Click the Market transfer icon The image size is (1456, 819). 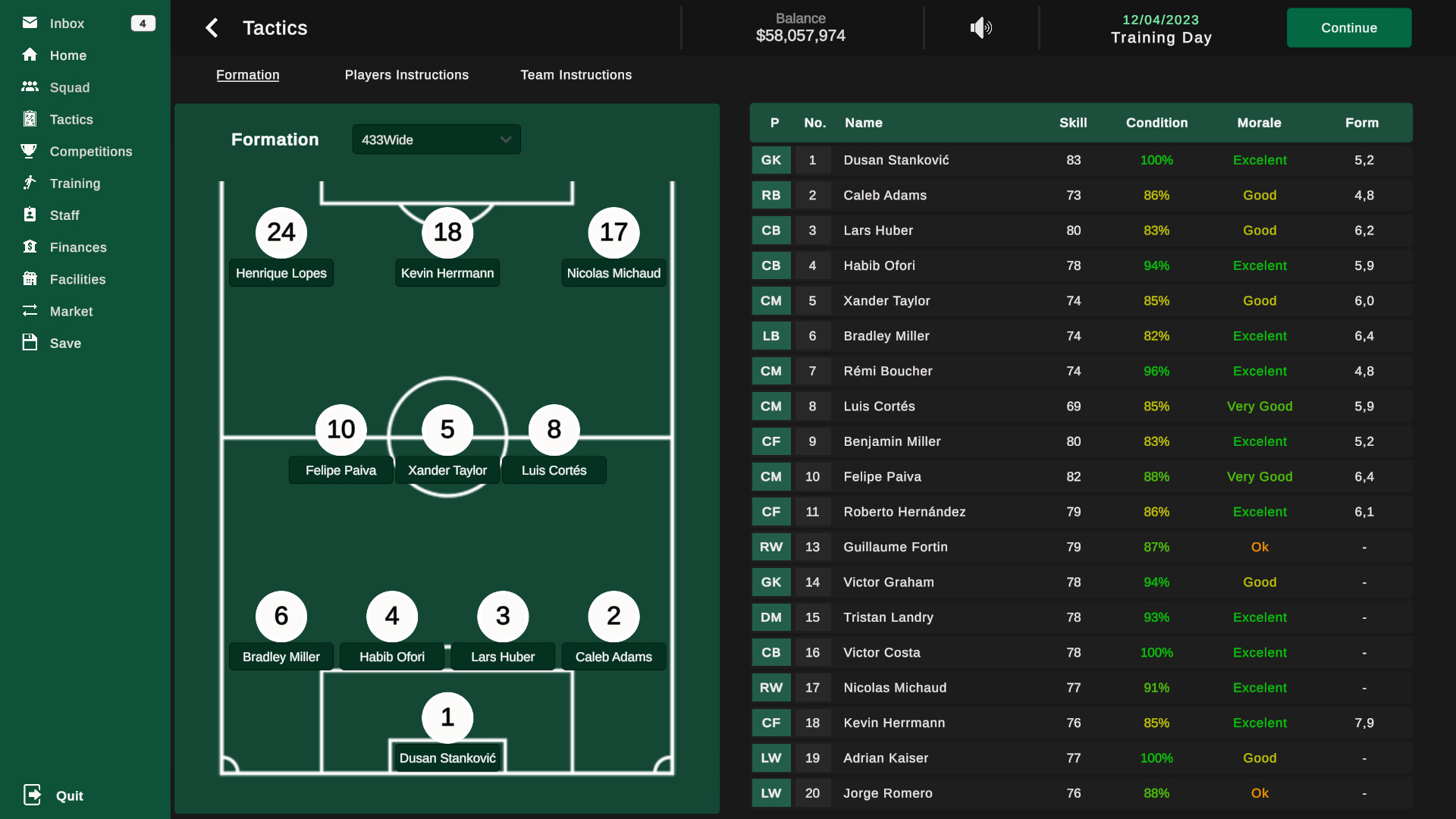tap(29, 310)
